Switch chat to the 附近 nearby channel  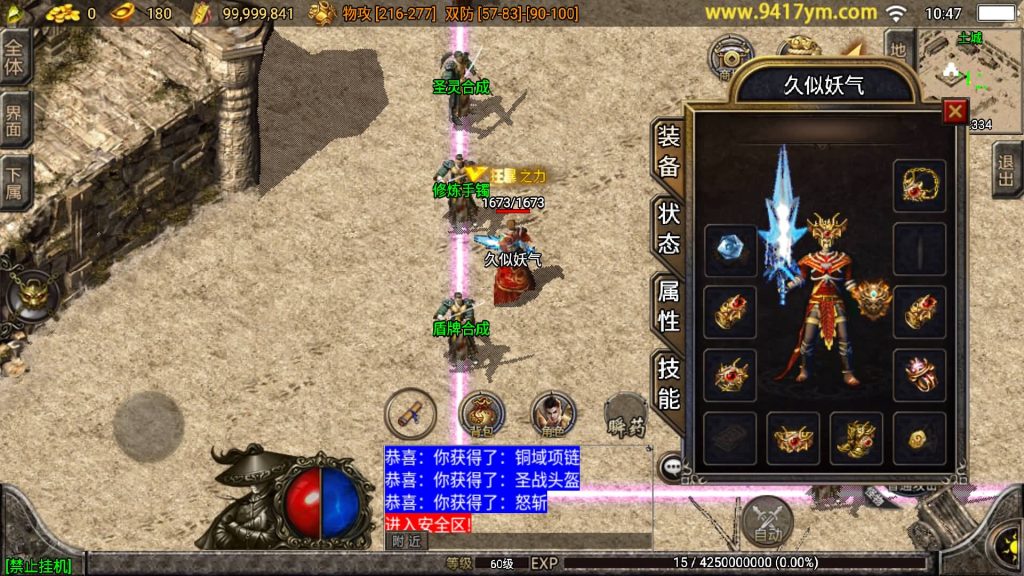406,541
